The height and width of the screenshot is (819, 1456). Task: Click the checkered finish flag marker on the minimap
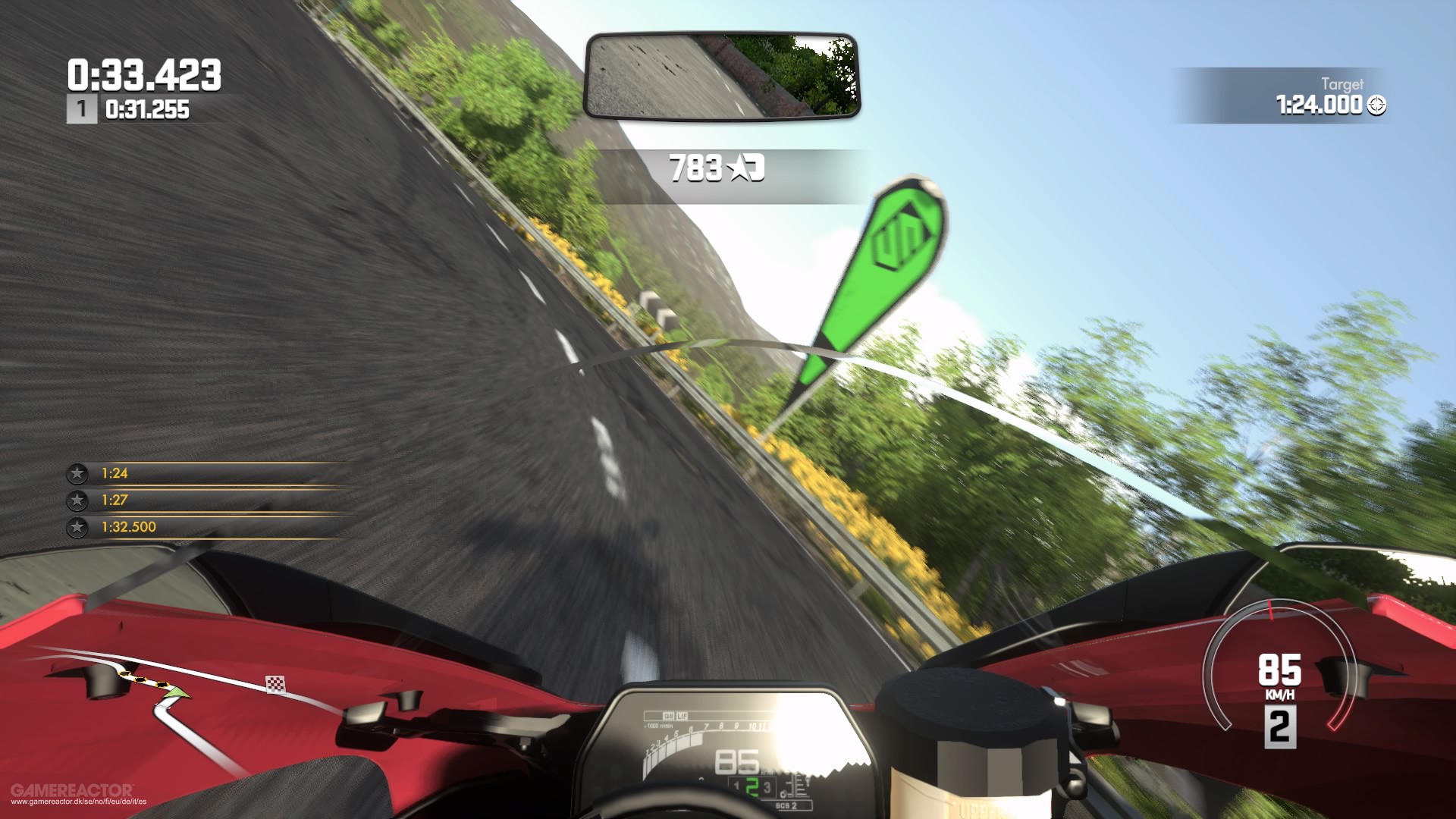(276, 684)
